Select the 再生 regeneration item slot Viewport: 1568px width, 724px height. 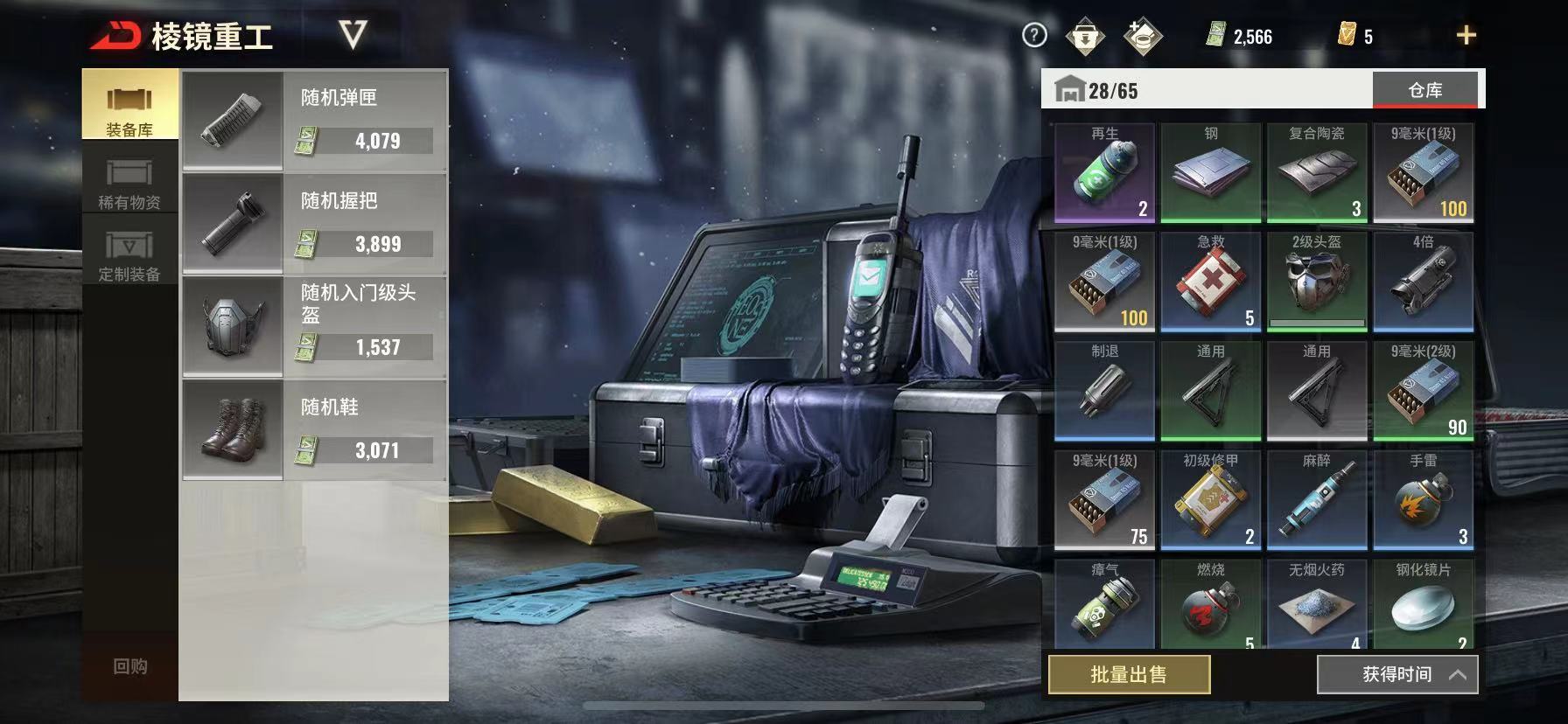click(1105, 172)
